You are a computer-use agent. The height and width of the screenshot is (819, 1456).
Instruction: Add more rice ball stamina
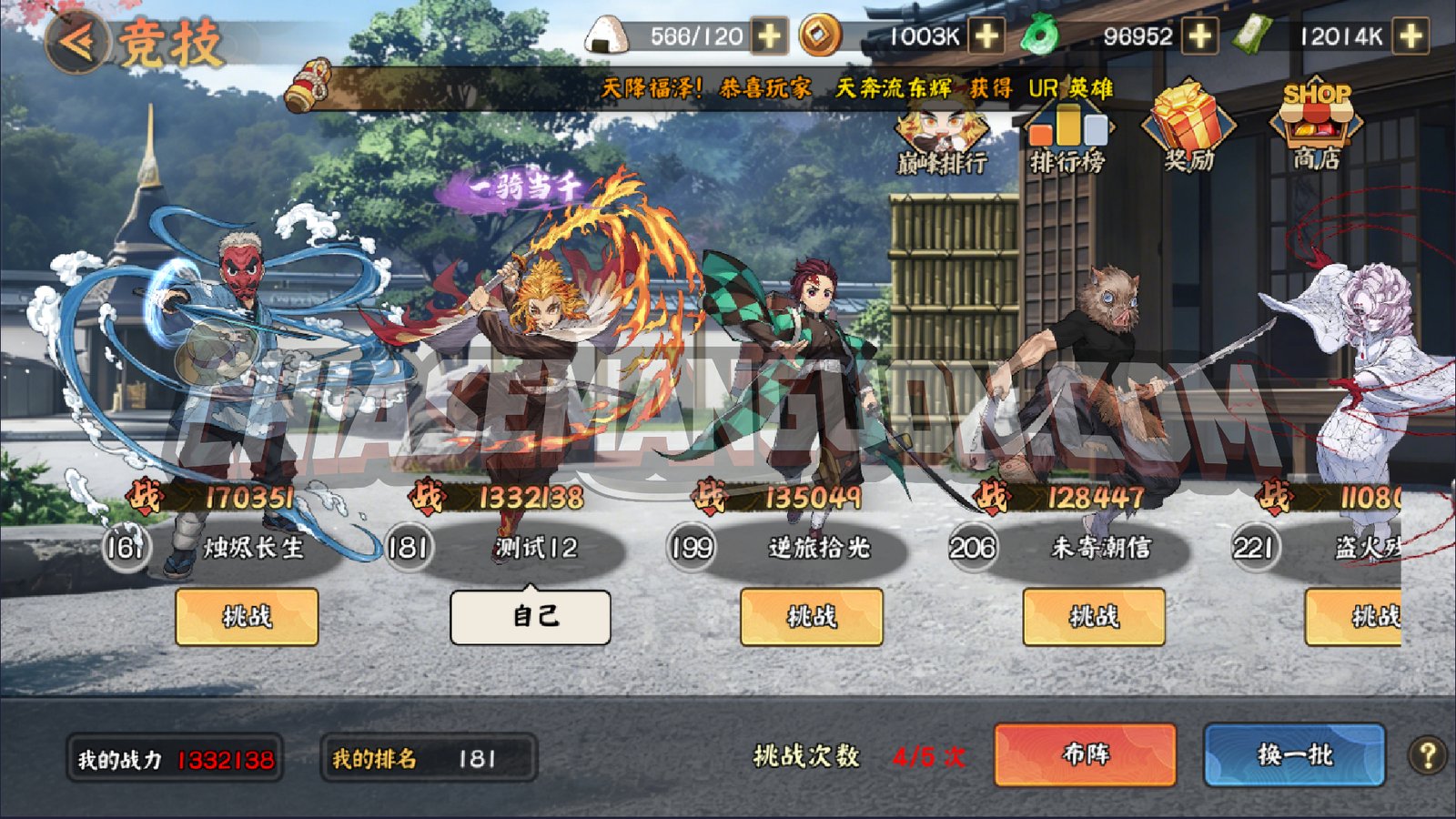point(770,37)
